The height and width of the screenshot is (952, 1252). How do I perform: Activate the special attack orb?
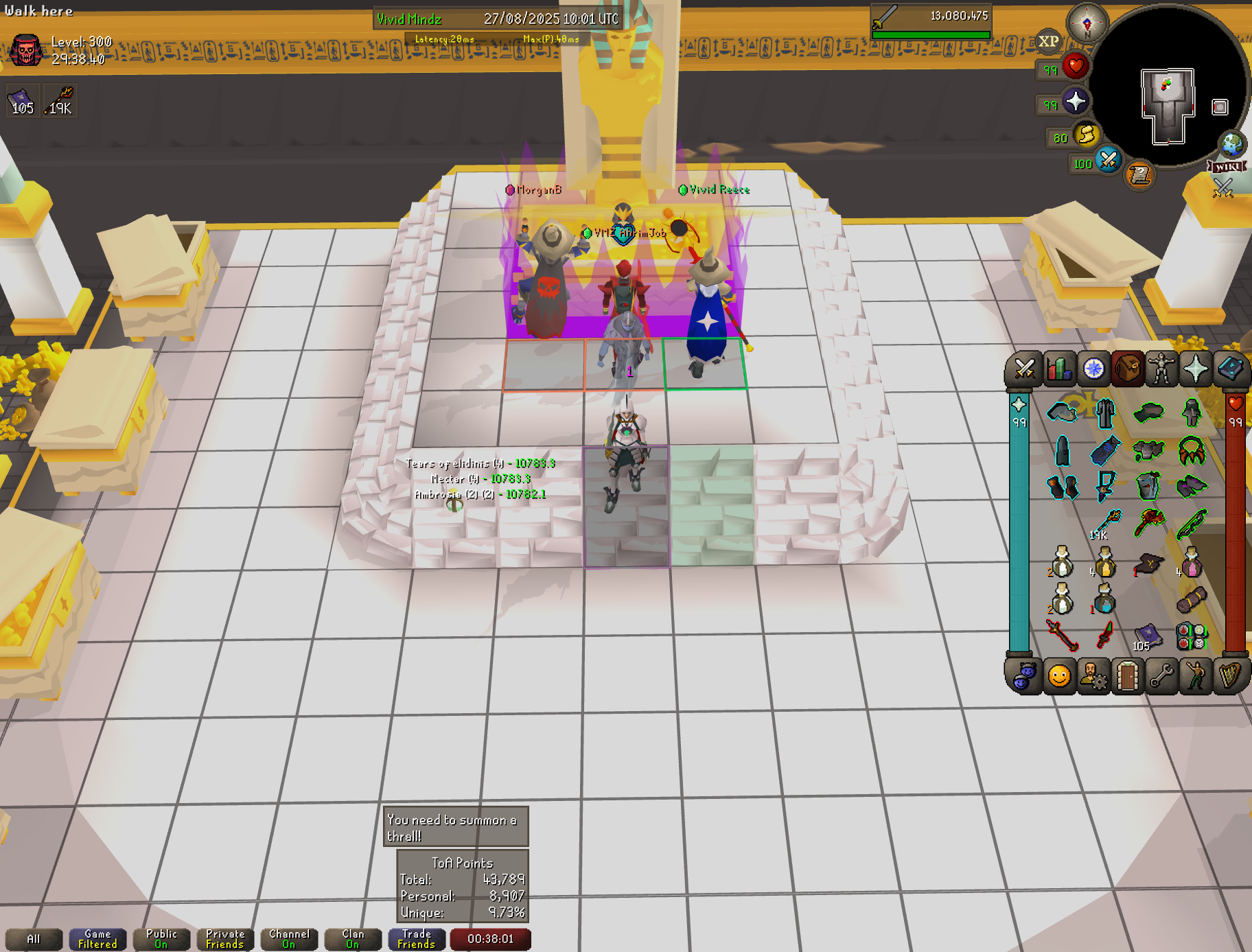coord(1108,161)
